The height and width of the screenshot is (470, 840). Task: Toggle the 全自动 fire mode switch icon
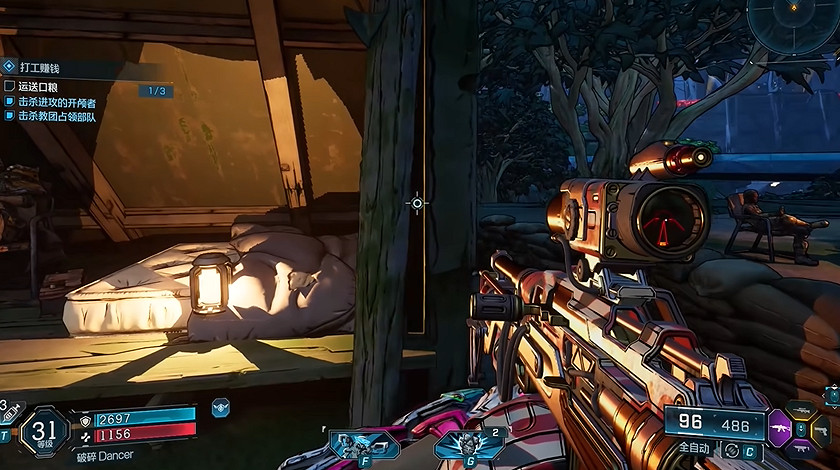732,450
